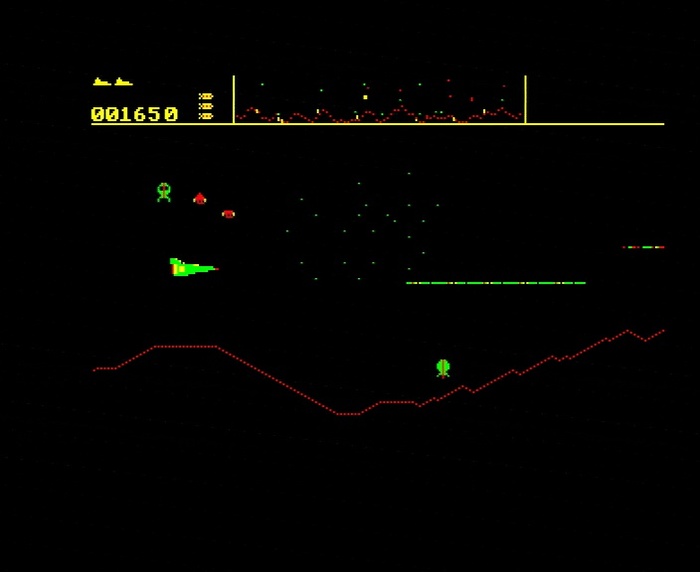Click the radar scanner minimap
Viewport: 700px width, 572px height.
[379, 100]
